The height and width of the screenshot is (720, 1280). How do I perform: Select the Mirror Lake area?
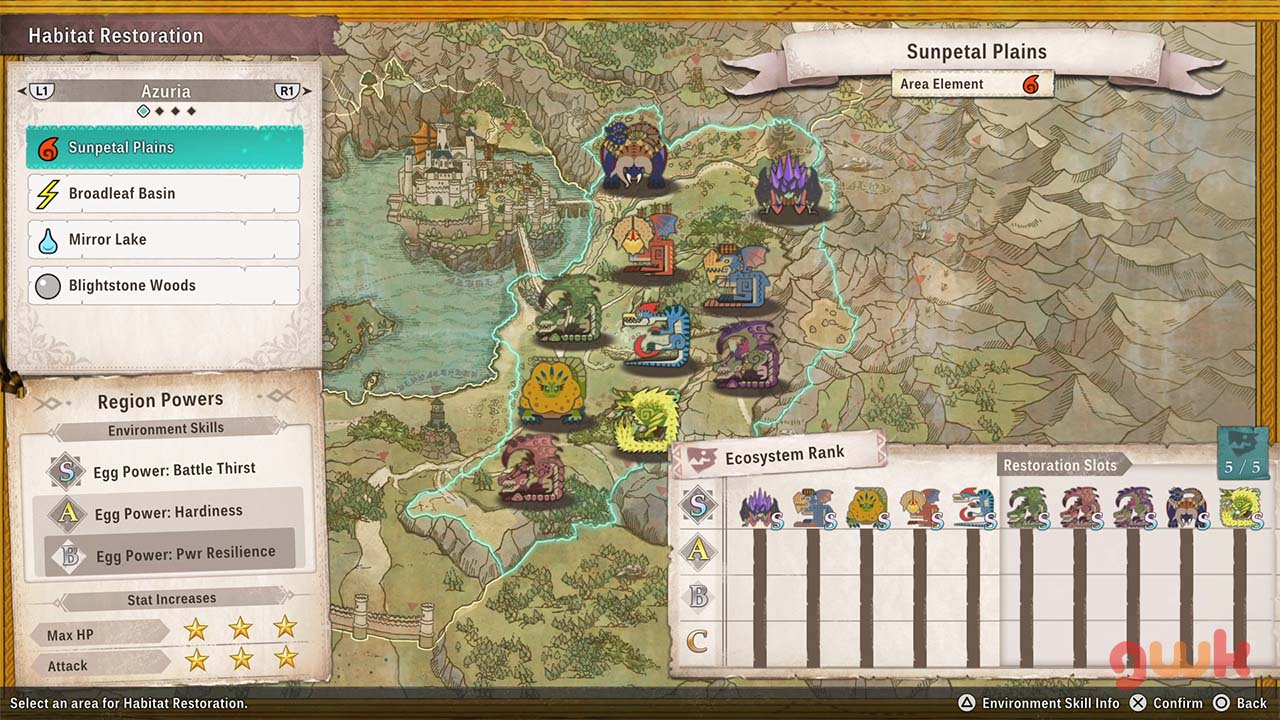click(164, 240)
